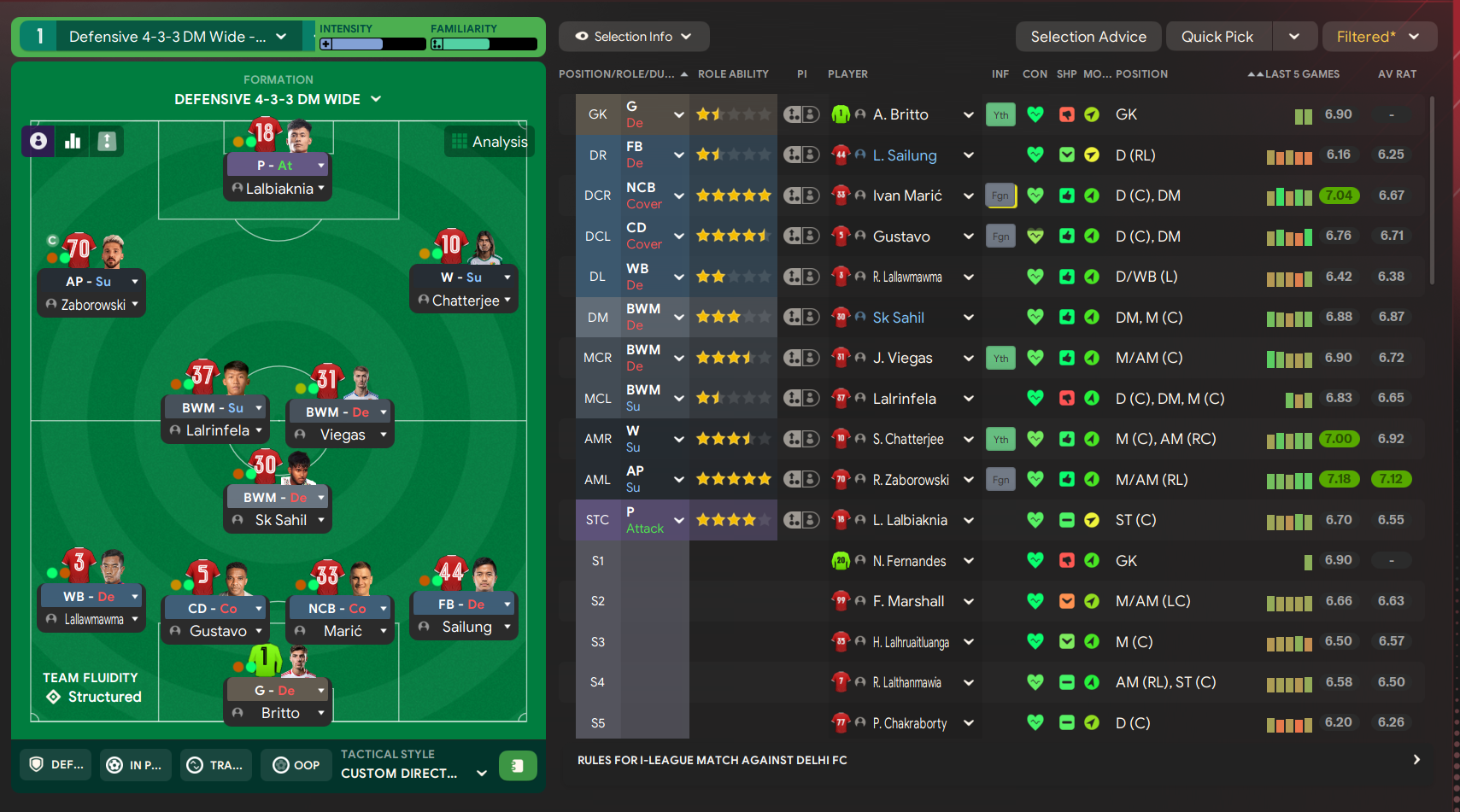Click the Quick Pick button
This screenshot has width=1460, height=812.
1217,37
